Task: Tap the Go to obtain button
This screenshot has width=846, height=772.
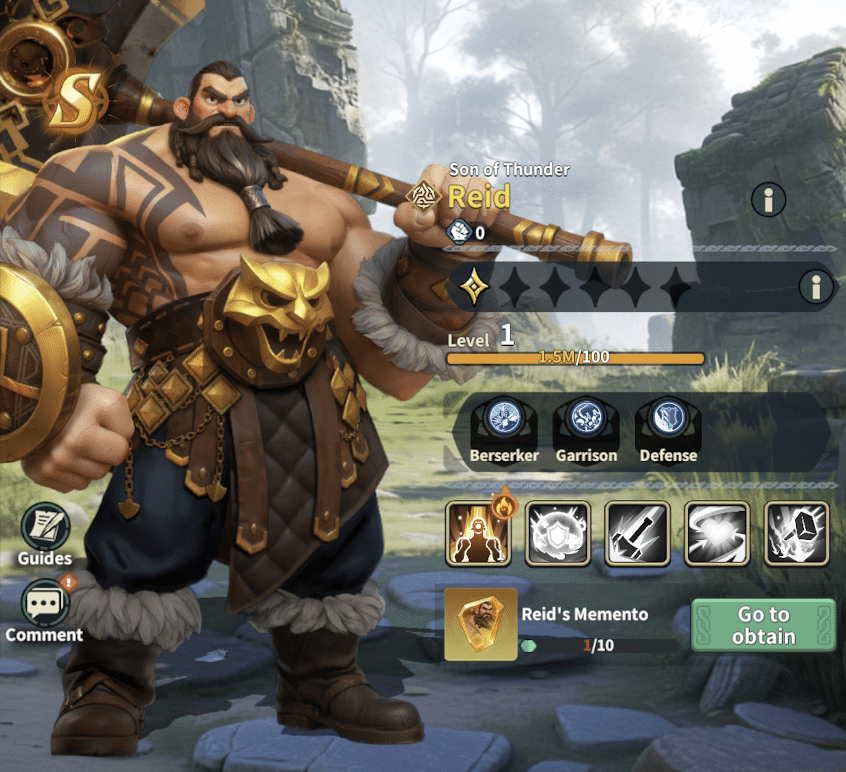Action: 763,625
